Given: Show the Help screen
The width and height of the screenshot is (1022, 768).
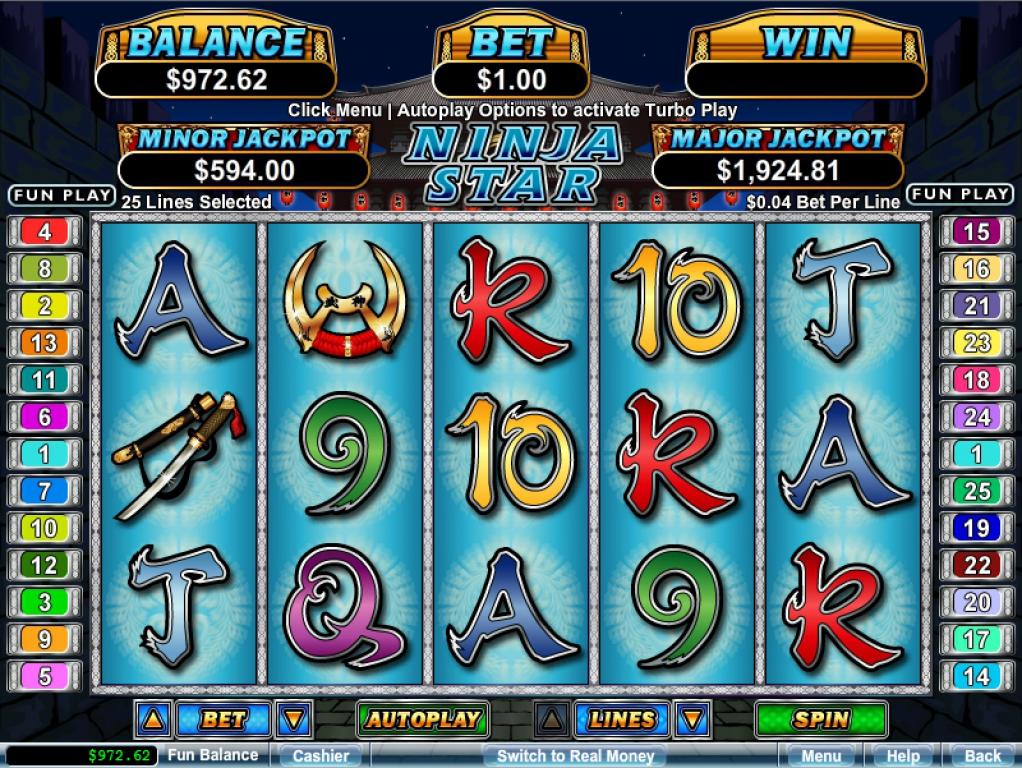Looking at the screenshot, I should [x=903, y=756].
